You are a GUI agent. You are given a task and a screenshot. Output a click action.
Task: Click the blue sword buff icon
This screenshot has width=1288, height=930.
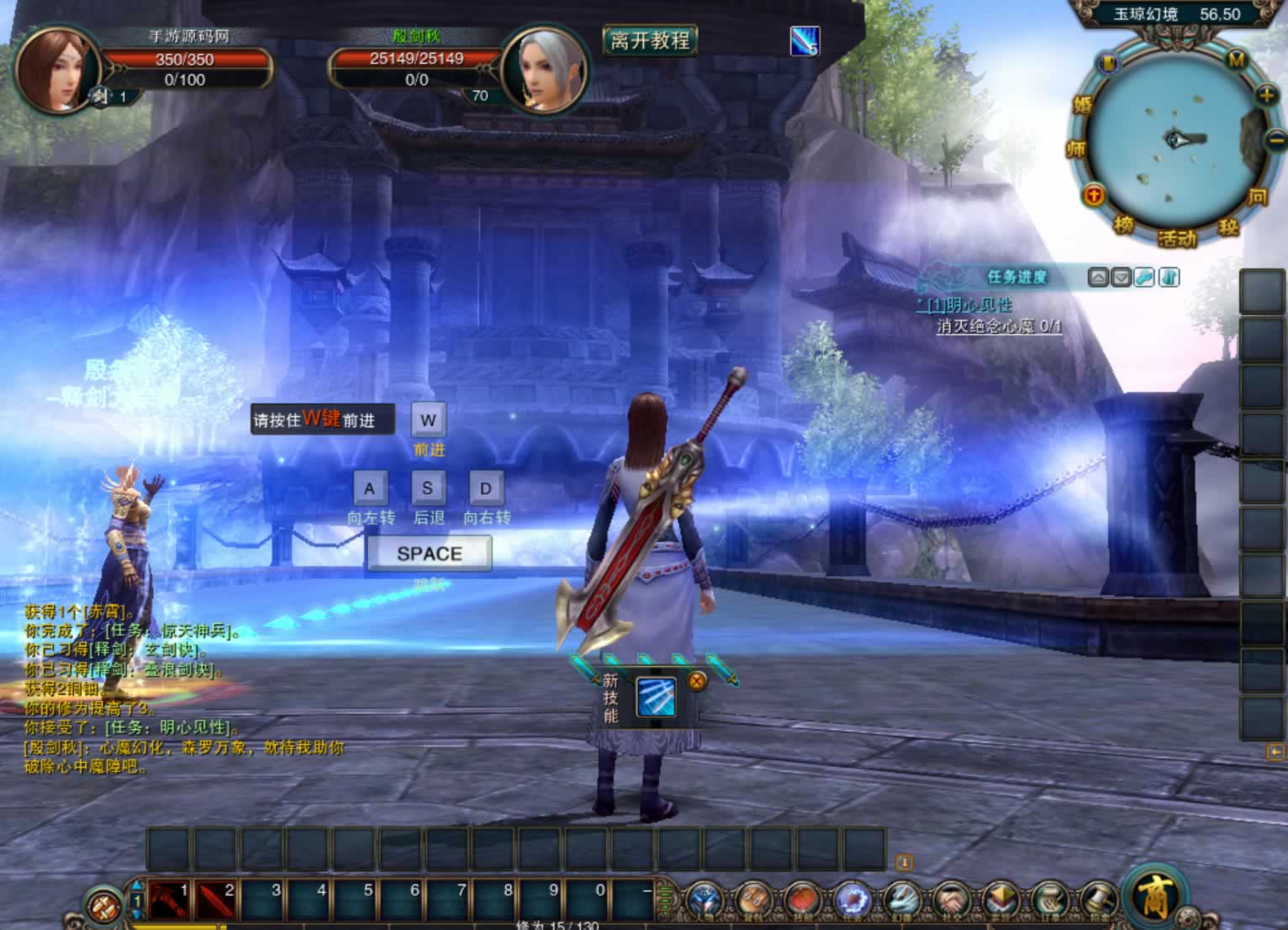click(804, 40)
